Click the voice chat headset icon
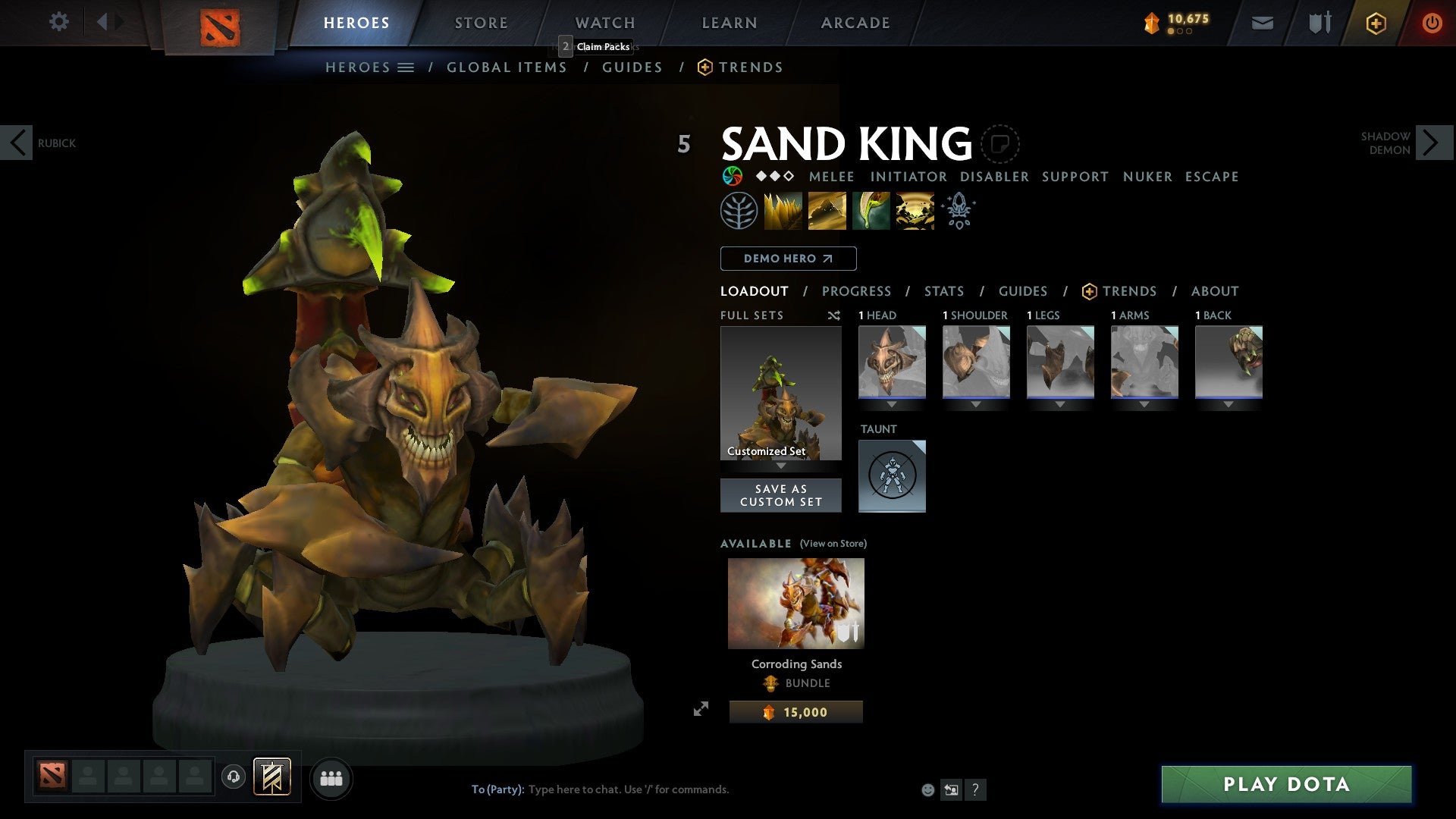 (x=234, y=777)
